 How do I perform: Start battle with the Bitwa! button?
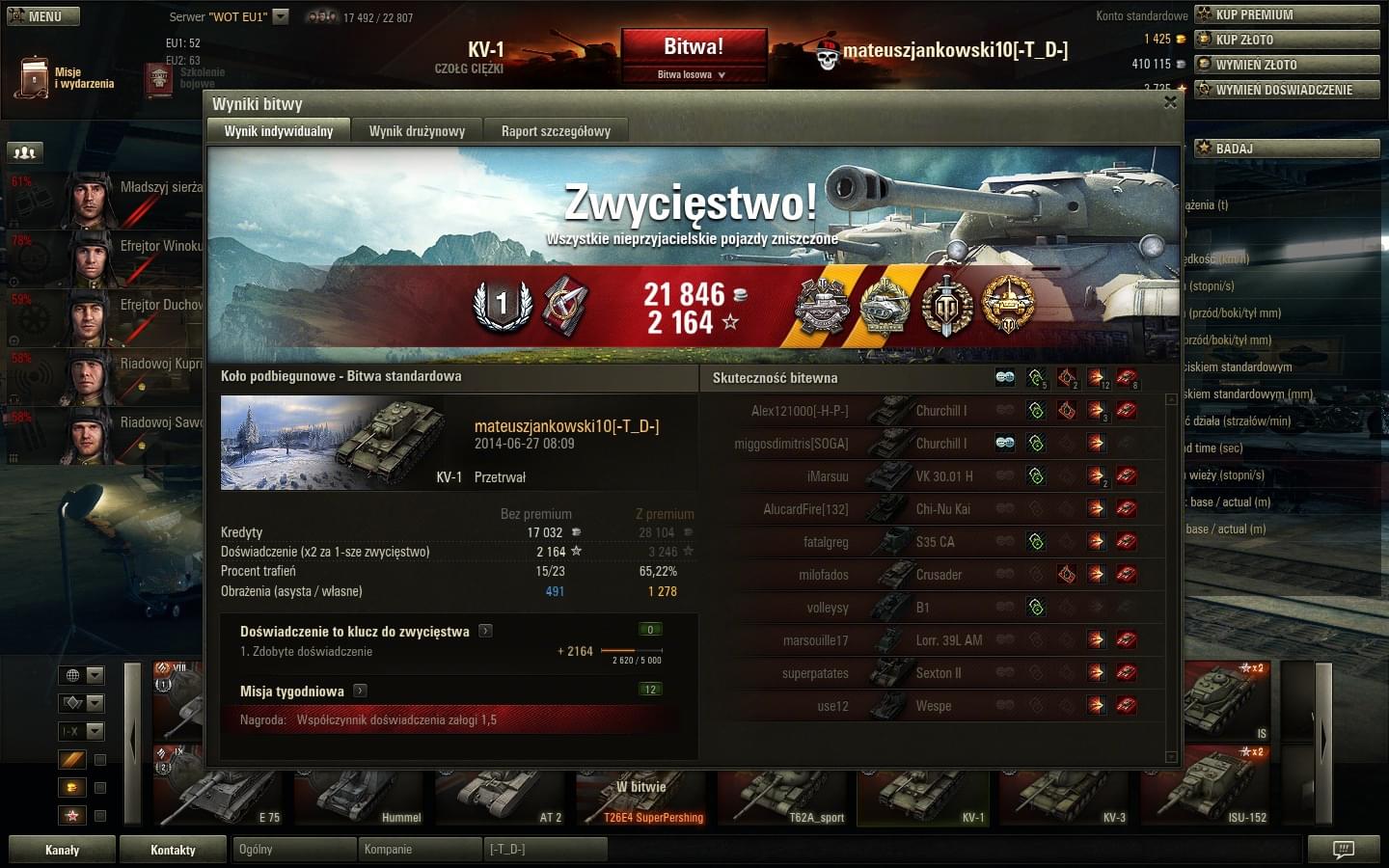point(694,46)
